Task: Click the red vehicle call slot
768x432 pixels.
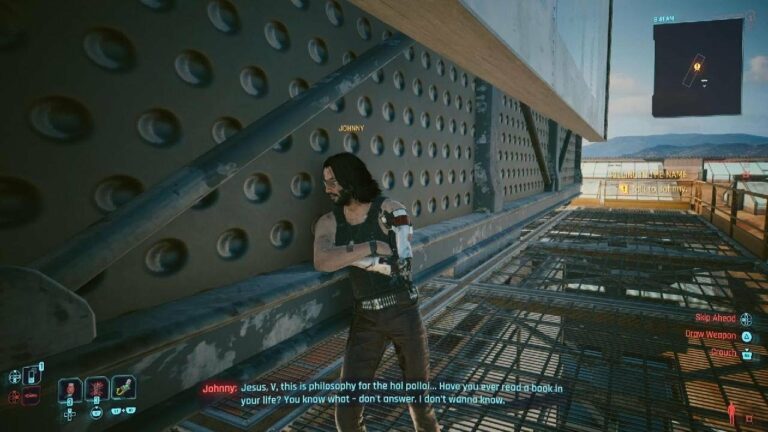Action: coord(30,397)
